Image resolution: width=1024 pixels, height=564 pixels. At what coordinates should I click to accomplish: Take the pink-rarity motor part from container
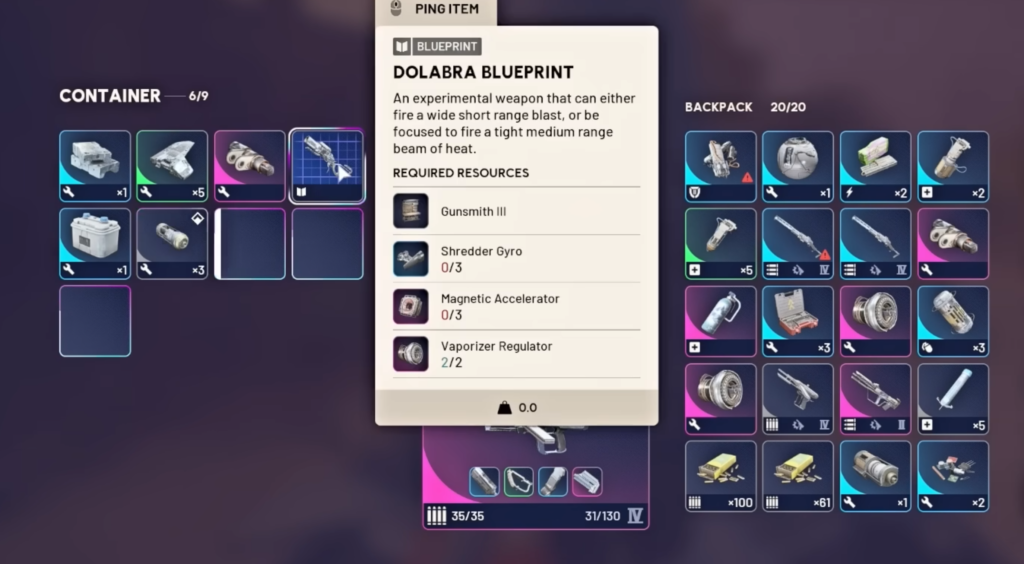(x=249, y=166)
